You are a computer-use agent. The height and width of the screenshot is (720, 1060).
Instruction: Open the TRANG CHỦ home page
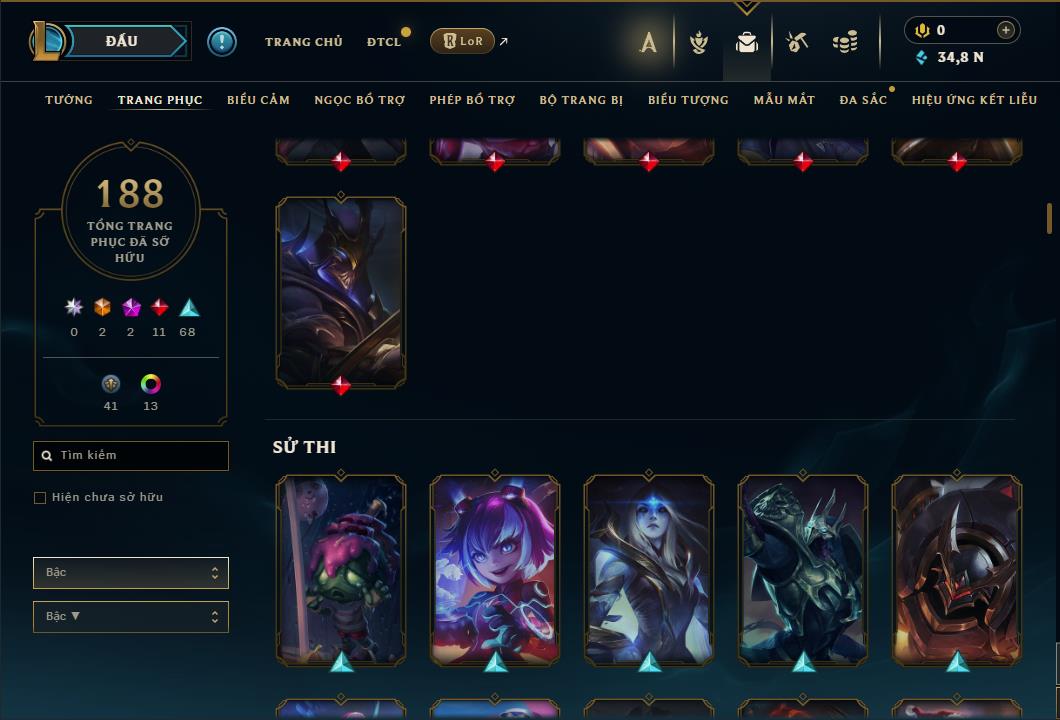(303, 42)
